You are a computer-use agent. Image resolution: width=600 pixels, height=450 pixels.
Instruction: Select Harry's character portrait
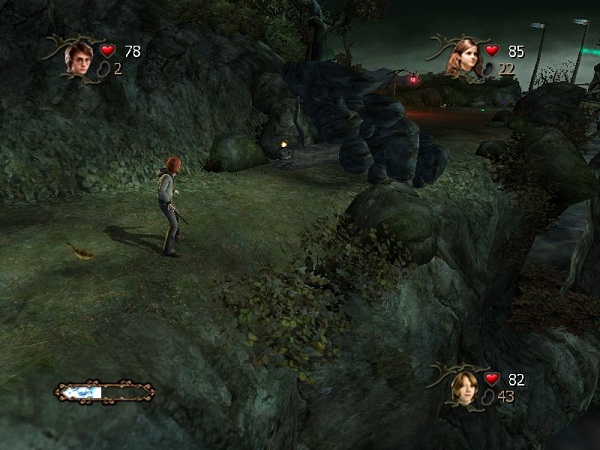(x=76, y=60)
